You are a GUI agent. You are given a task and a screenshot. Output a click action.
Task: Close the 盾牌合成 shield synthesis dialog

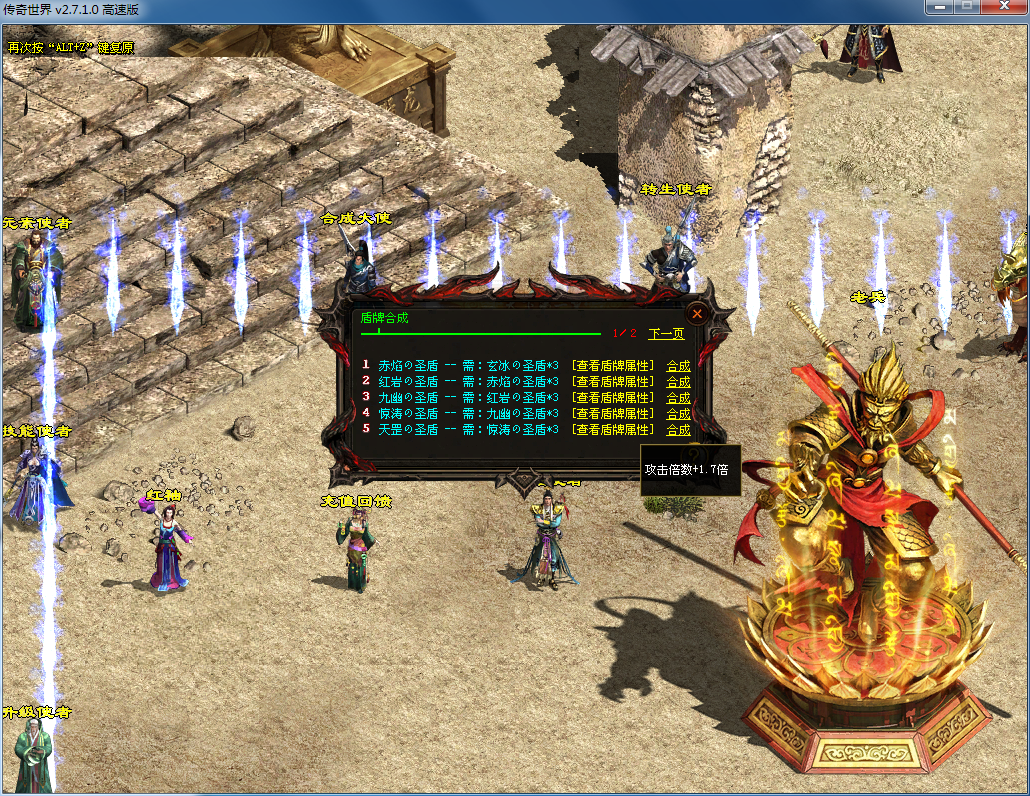tap(697, 313)
